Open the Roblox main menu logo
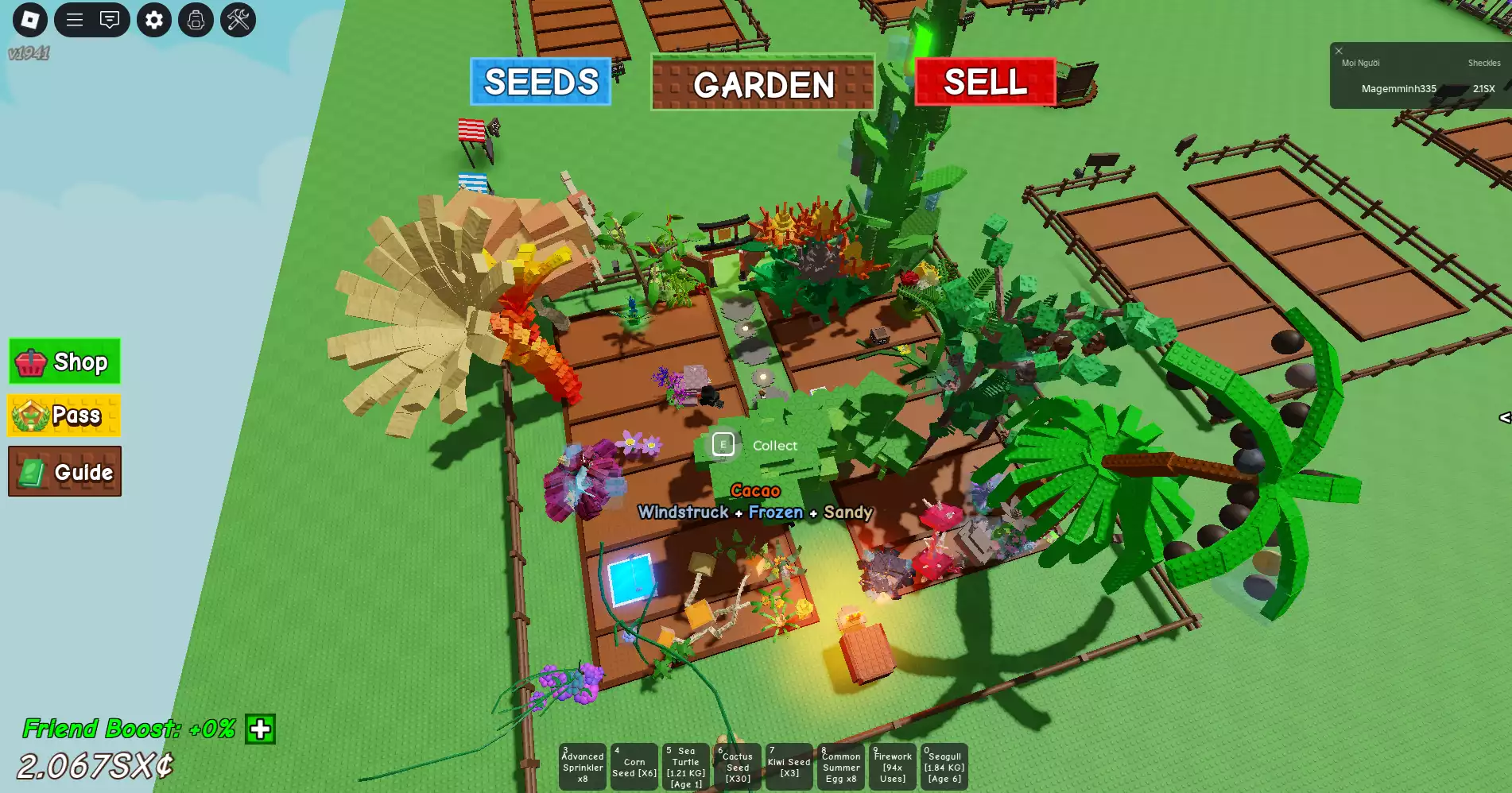The width and height of the screenshot is (1512, 793). (x=30, y=20)
